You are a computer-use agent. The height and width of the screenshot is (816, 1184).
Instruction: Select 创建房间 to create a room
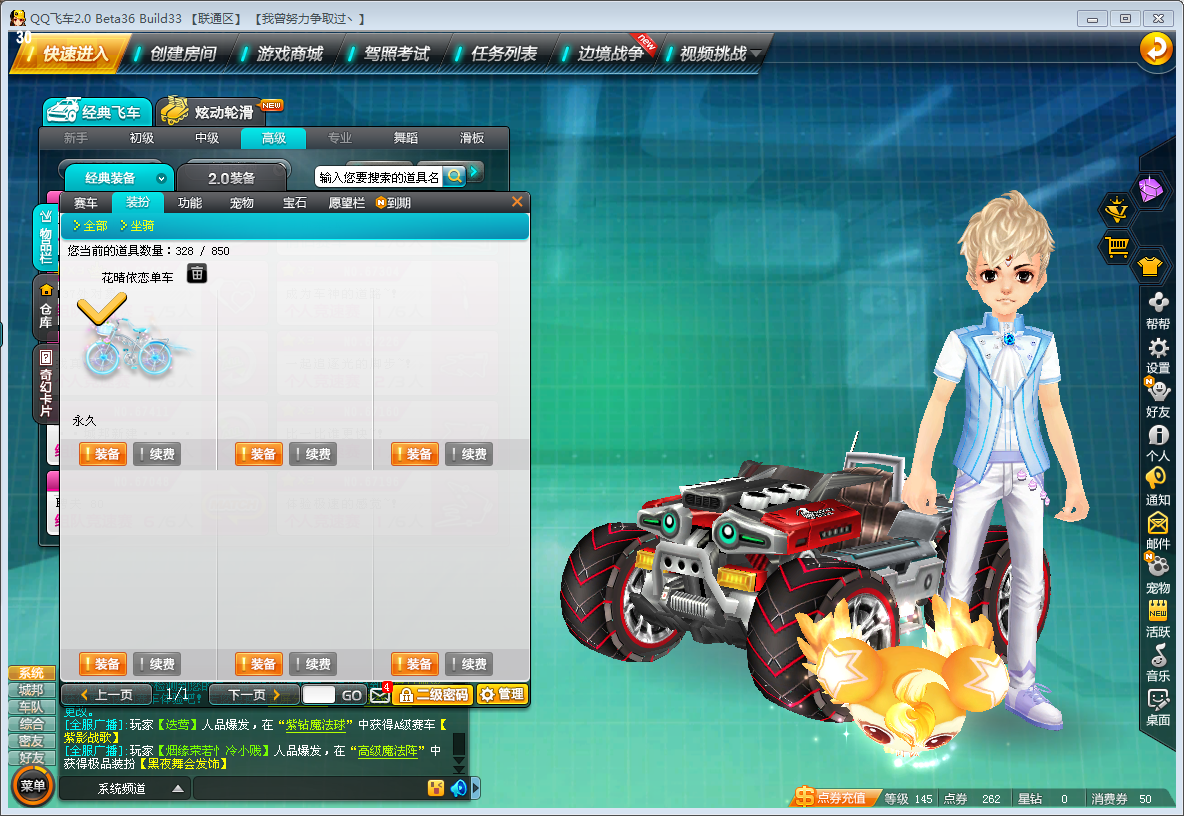(x=182, y=54)
